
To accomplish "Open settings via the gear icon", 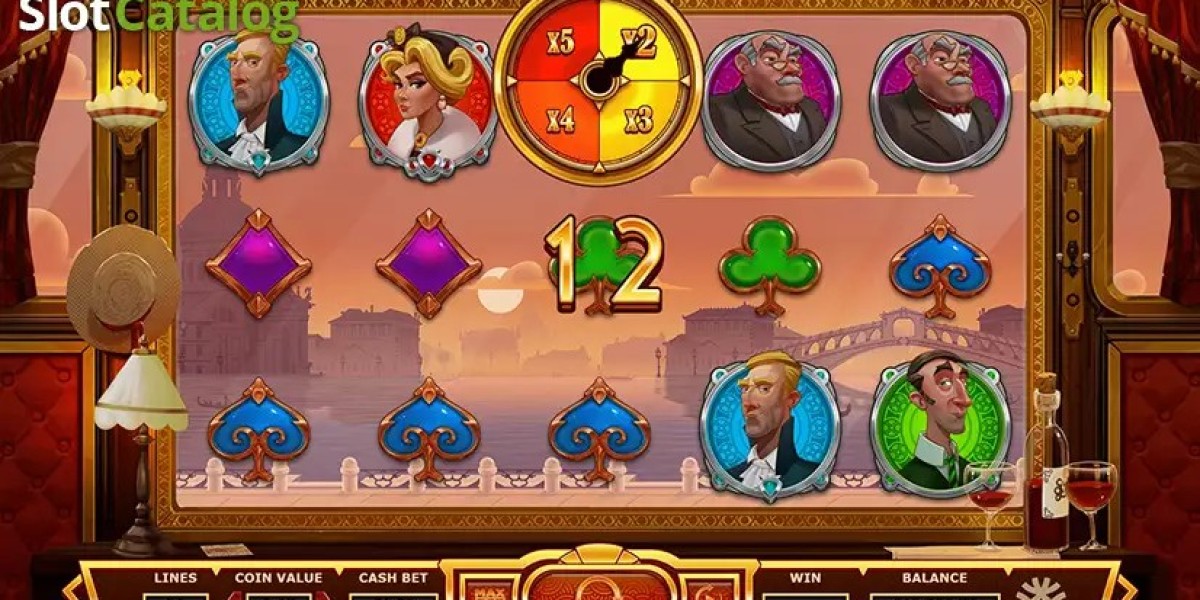I will [1040, 587].
